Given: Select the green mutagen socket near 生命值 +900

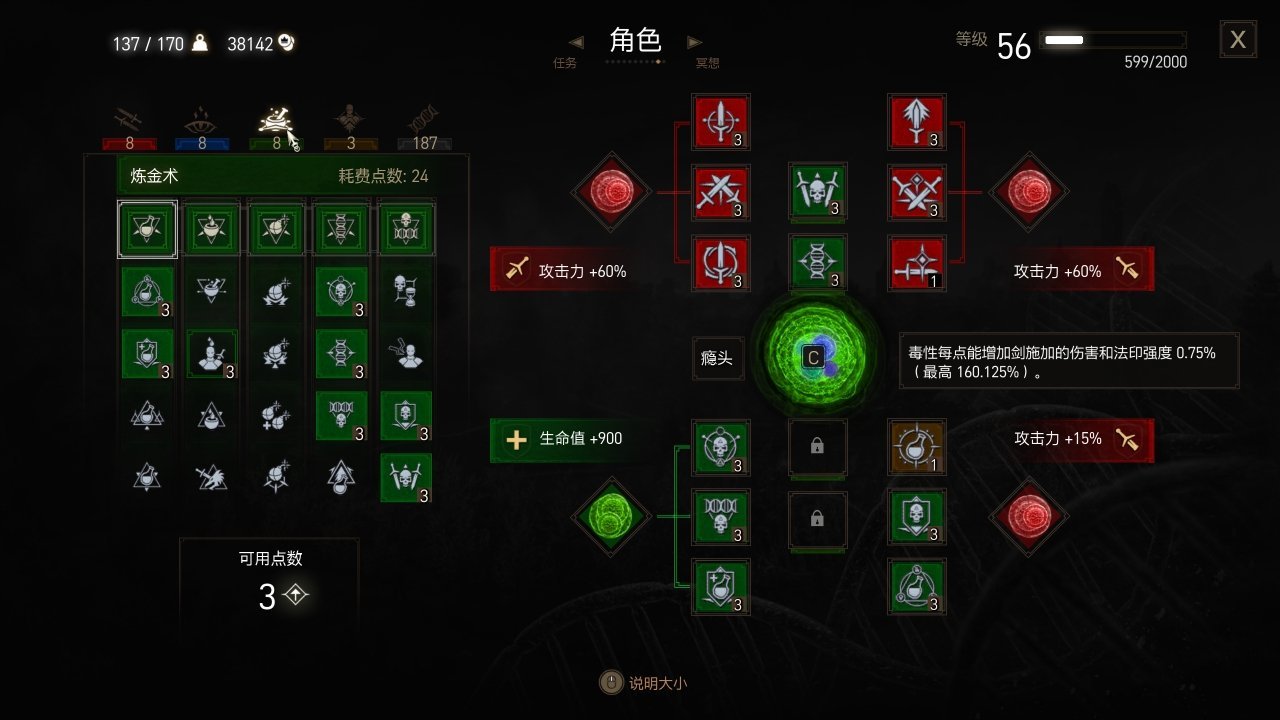Looking at the screenshot, I should coord(611,518).
